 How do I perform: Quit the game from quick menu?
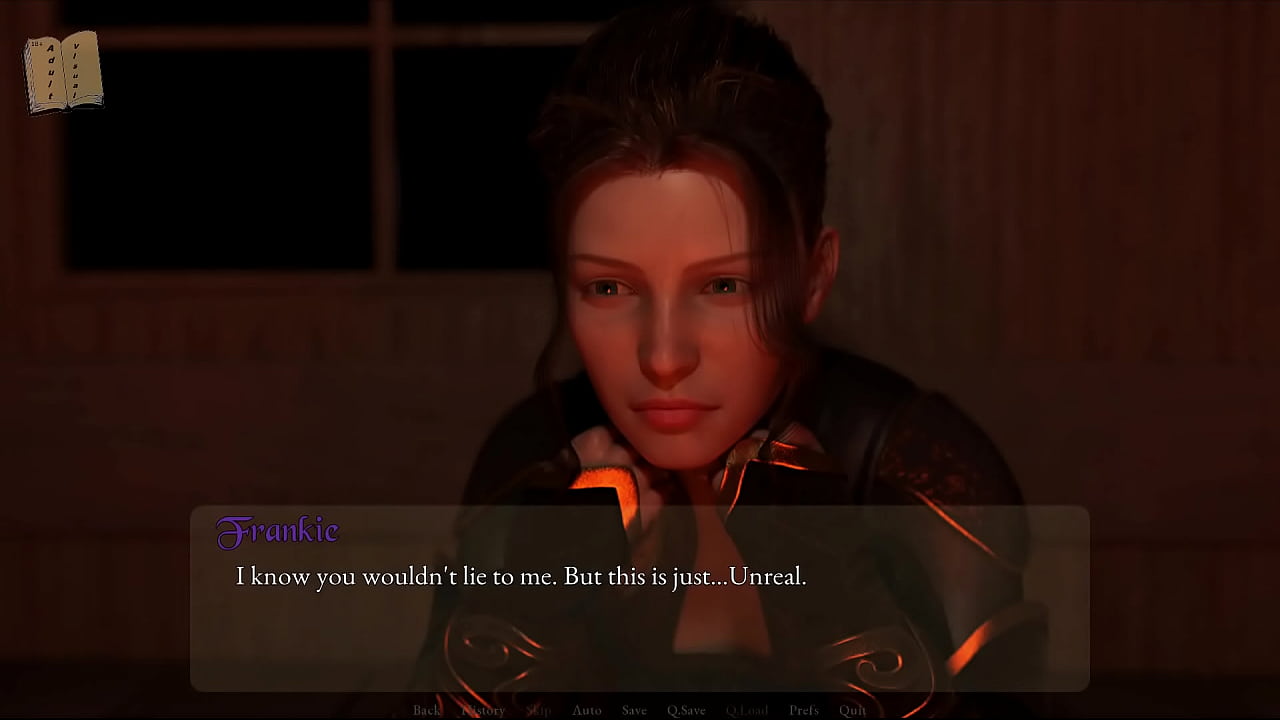(x=853, y=710)
